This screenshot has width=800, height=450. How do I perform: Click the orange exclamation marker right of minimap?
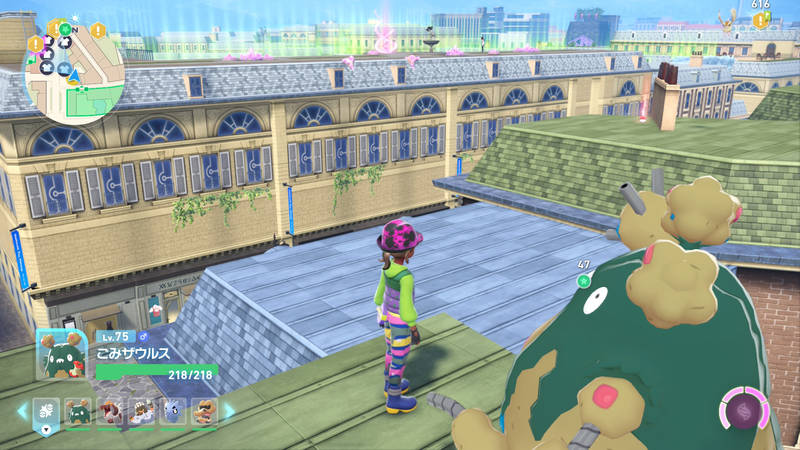tap(99, 30)
